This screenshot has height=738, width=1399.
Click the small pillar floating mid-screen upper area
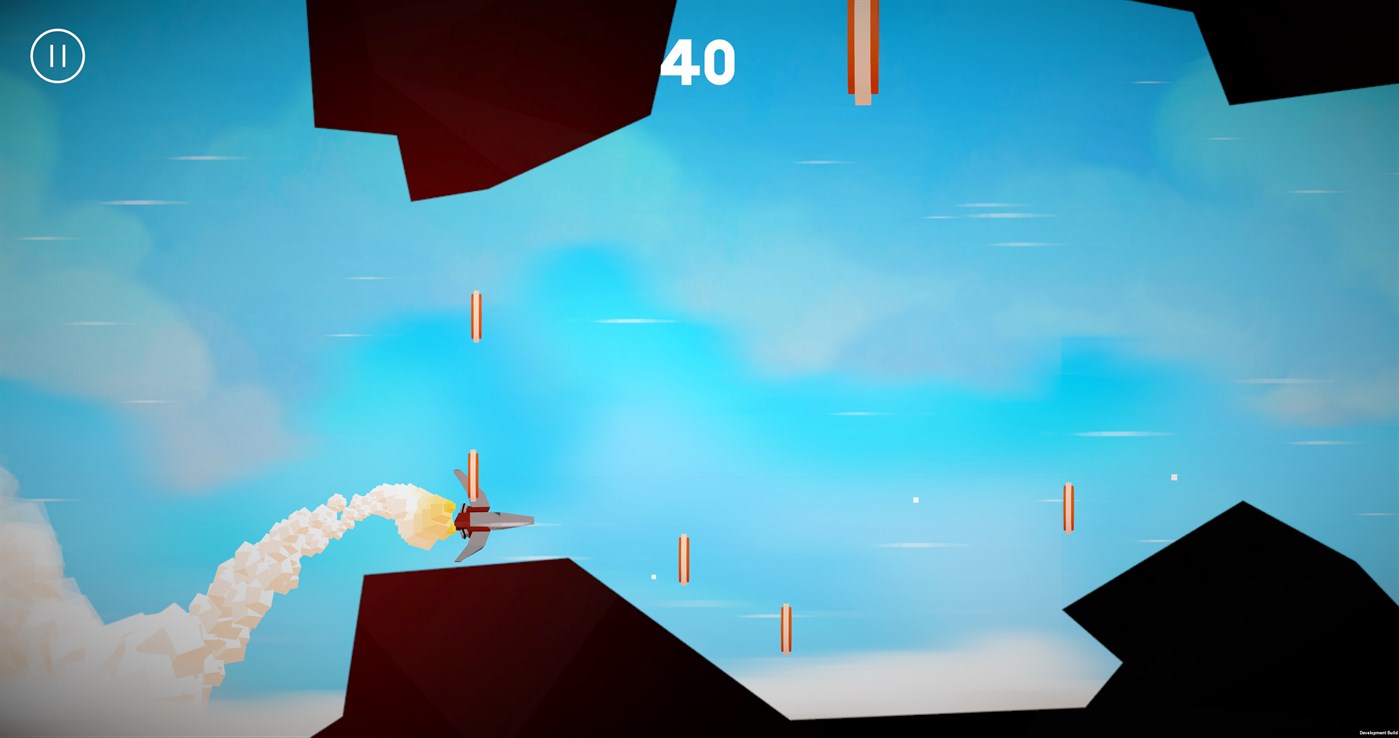[476, 315]
